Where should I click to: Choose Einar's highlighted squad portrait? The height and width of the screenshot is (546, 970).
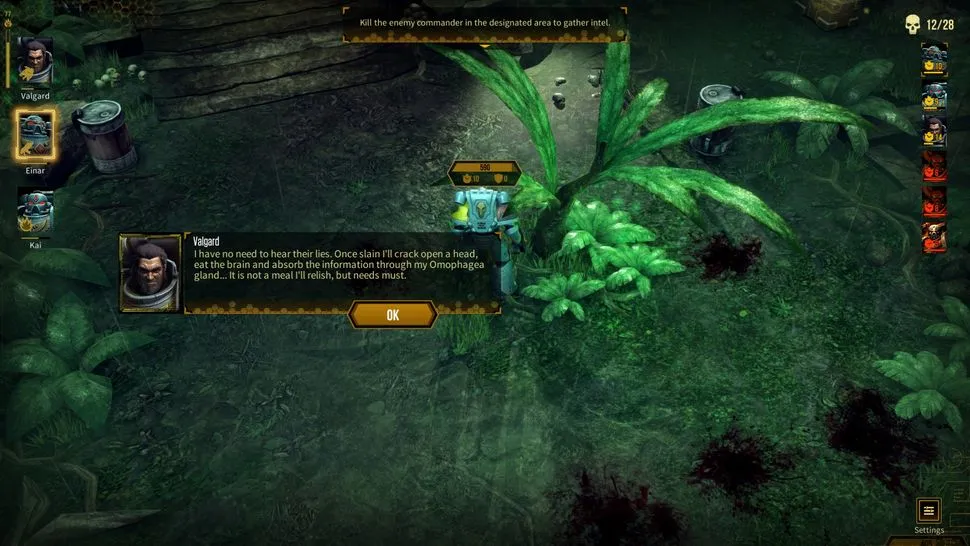[x=36, y=135]
